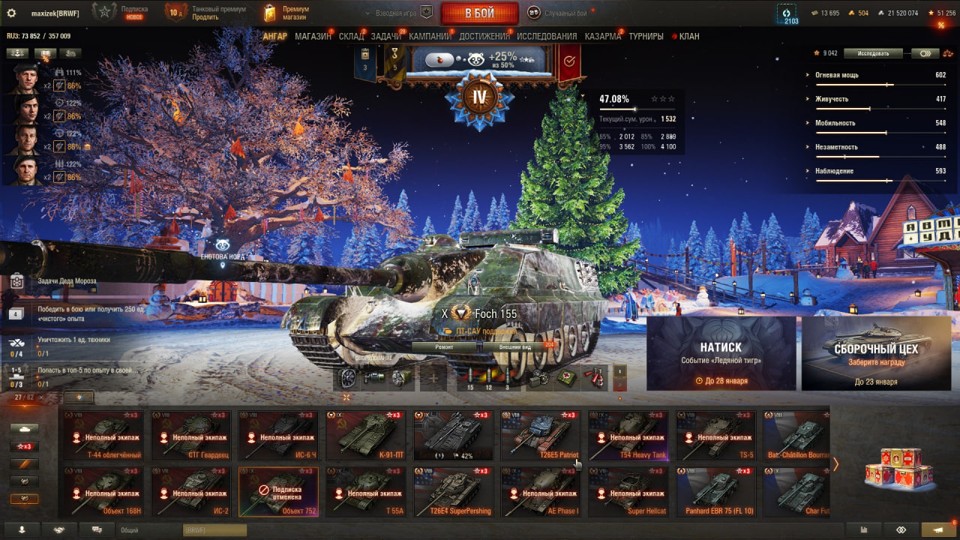Switch to the СКЛАД tab
Screen dimensions: 960x540
(351, 37)
